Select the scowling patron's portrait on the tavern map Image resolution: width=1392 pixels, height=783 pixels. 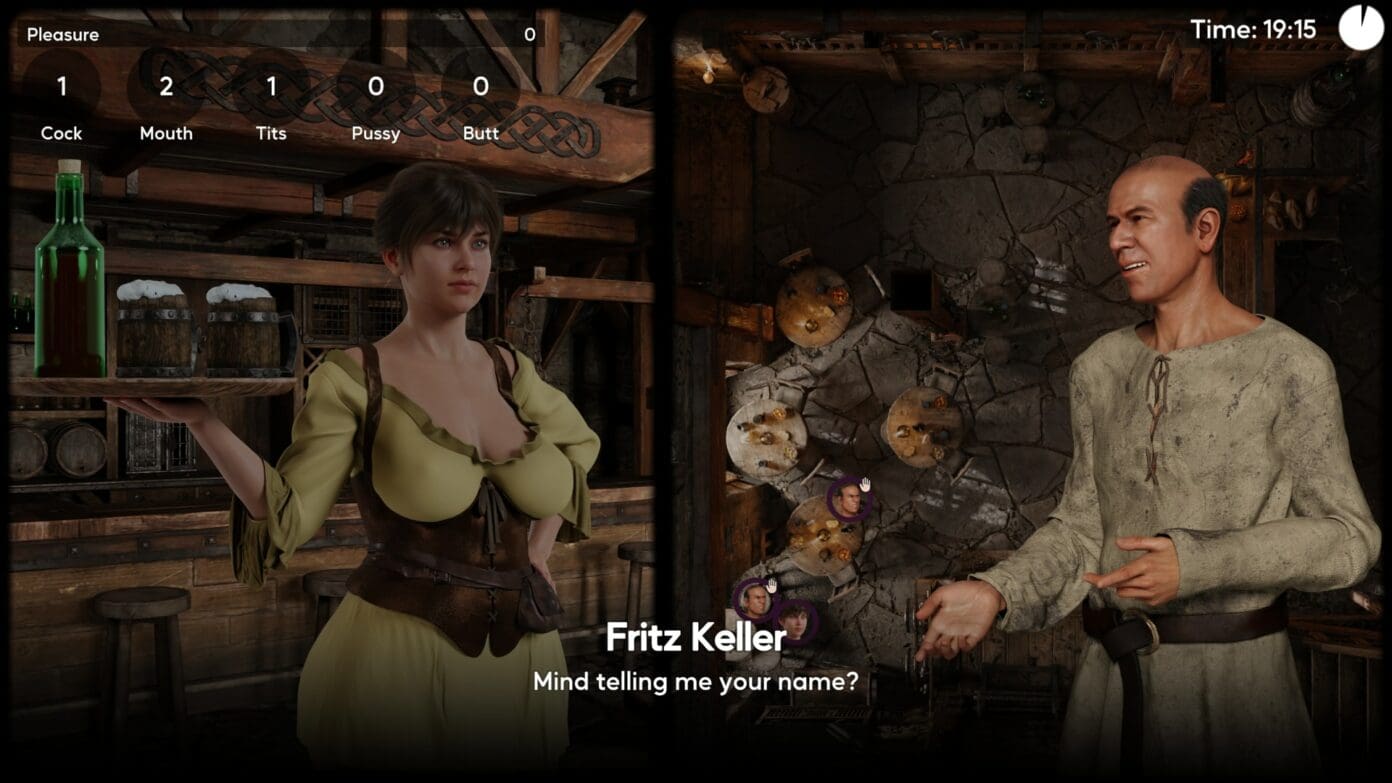coord(850,501)
